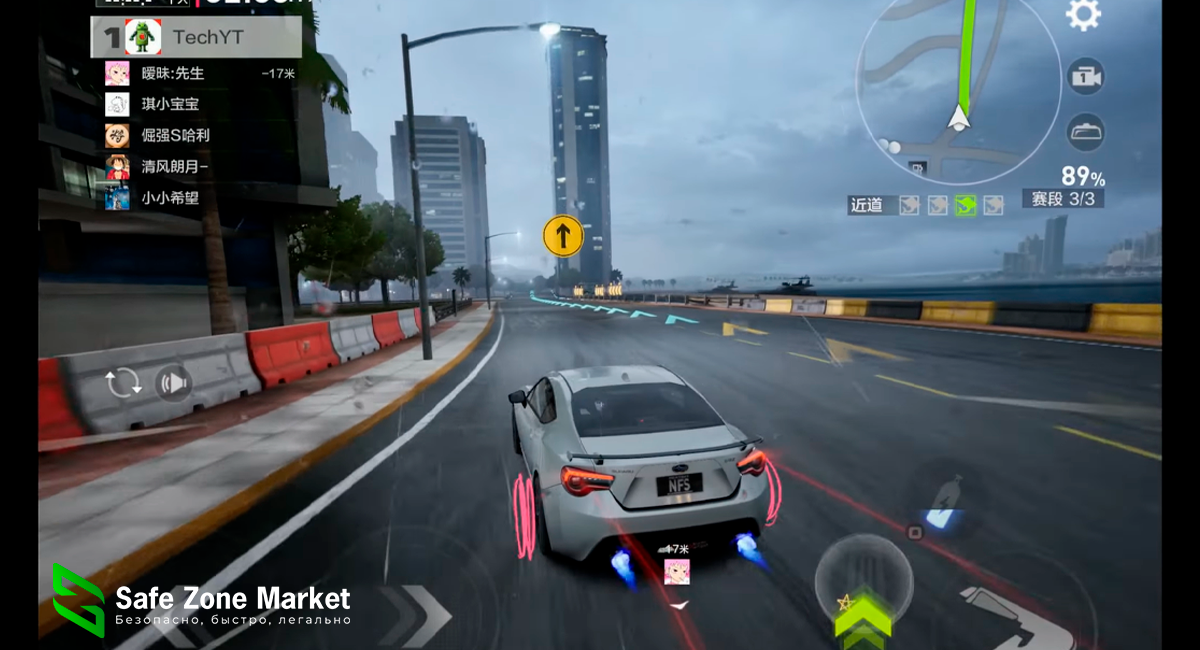Image resolution: width=1200 pixels, height=650 pixels.
Task: Click the Safe Zone Market logo
Action: coord(78,600)
